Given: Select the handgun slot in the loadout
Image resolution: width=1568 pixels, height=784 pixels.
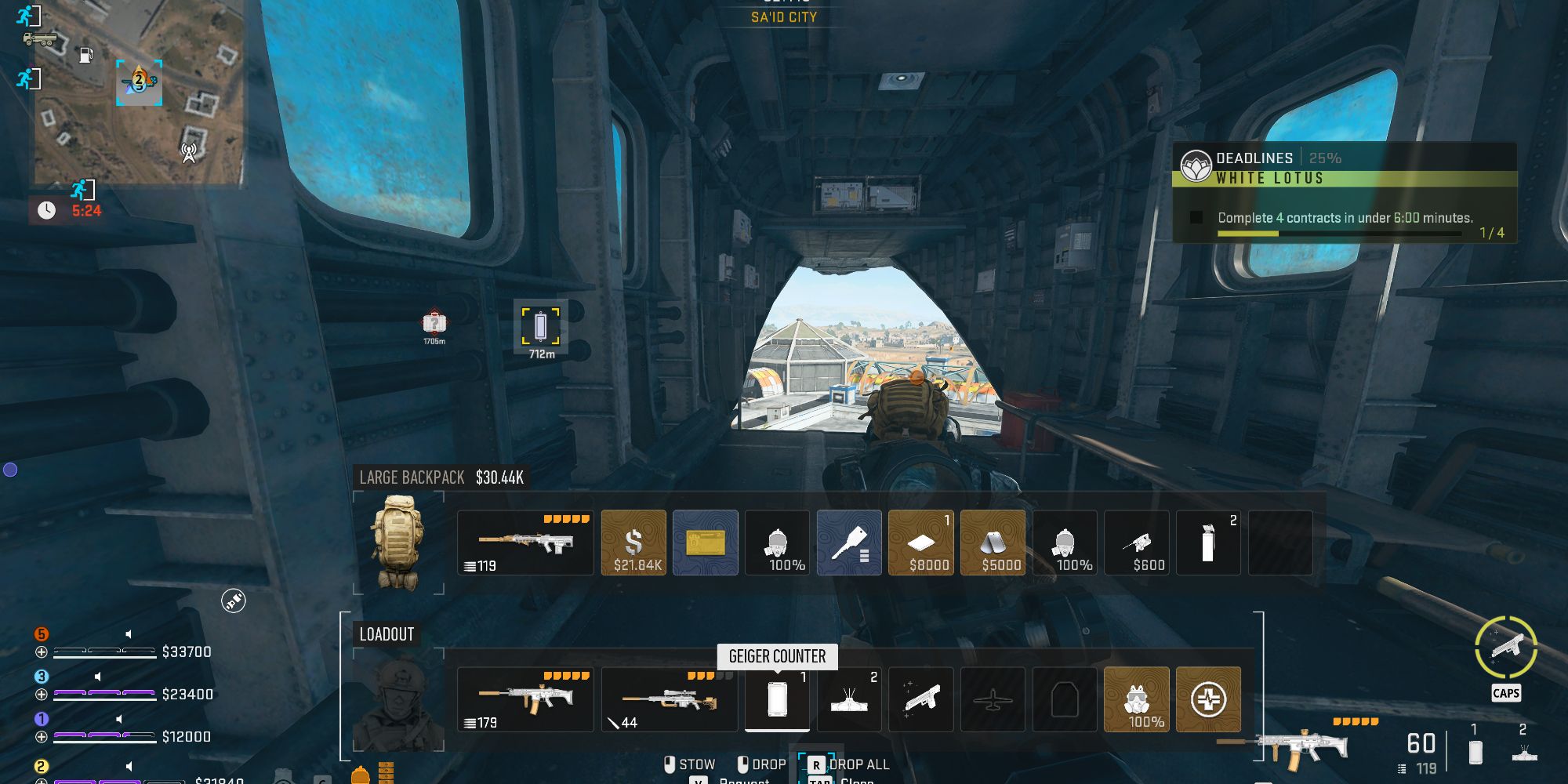Looking at the screenshot, I should pos(921,699).
